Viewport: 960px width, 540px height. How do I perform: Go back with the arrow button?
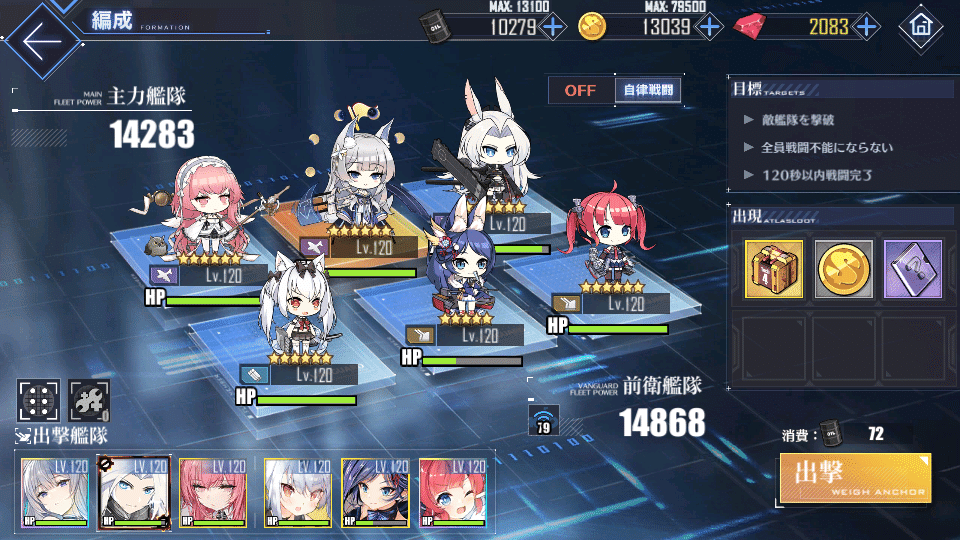pyautogui.click(x=41, y=40)
